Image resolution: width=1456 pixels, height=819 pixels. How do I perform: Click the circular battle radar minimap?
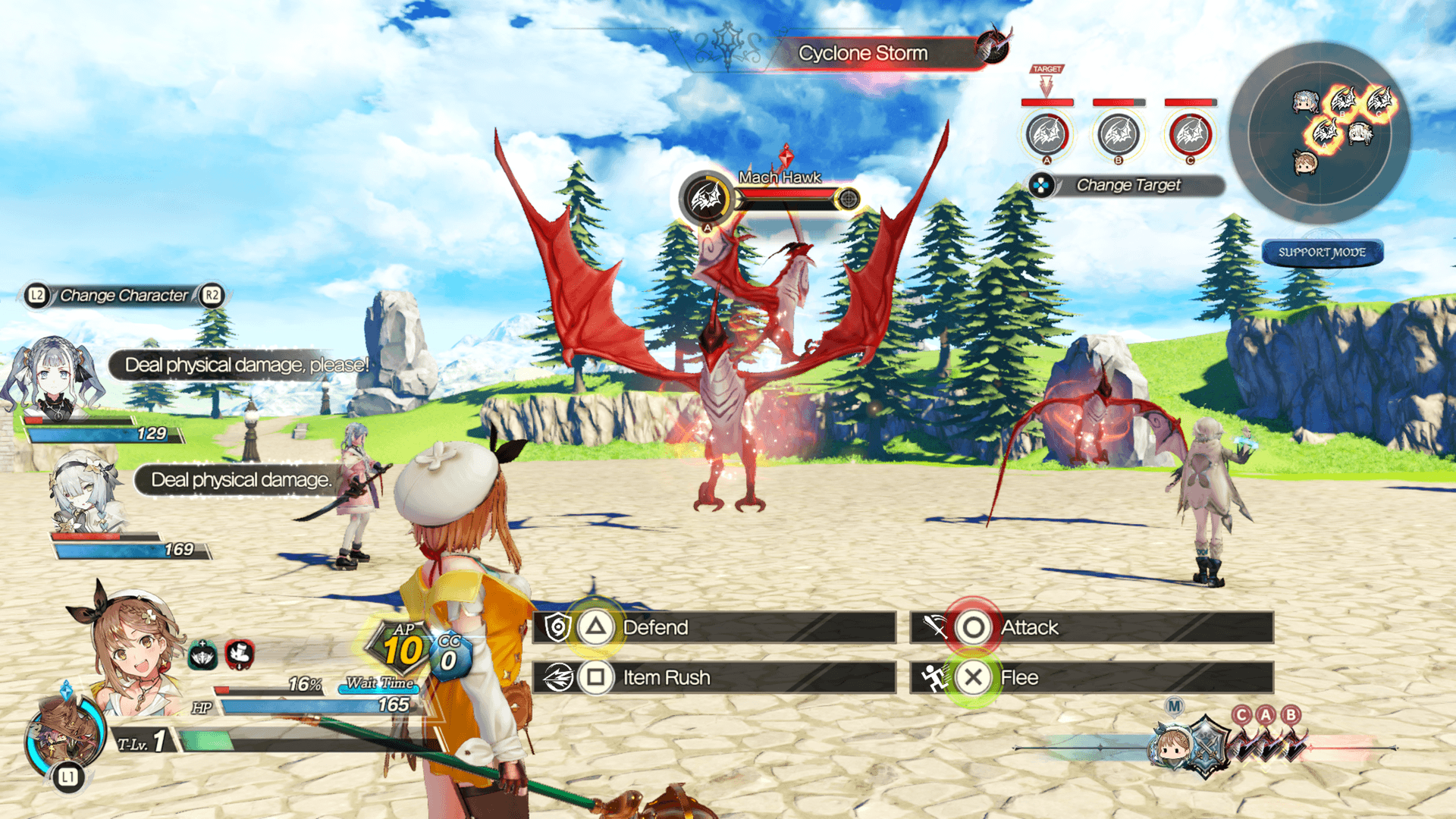coord(1319,133)
